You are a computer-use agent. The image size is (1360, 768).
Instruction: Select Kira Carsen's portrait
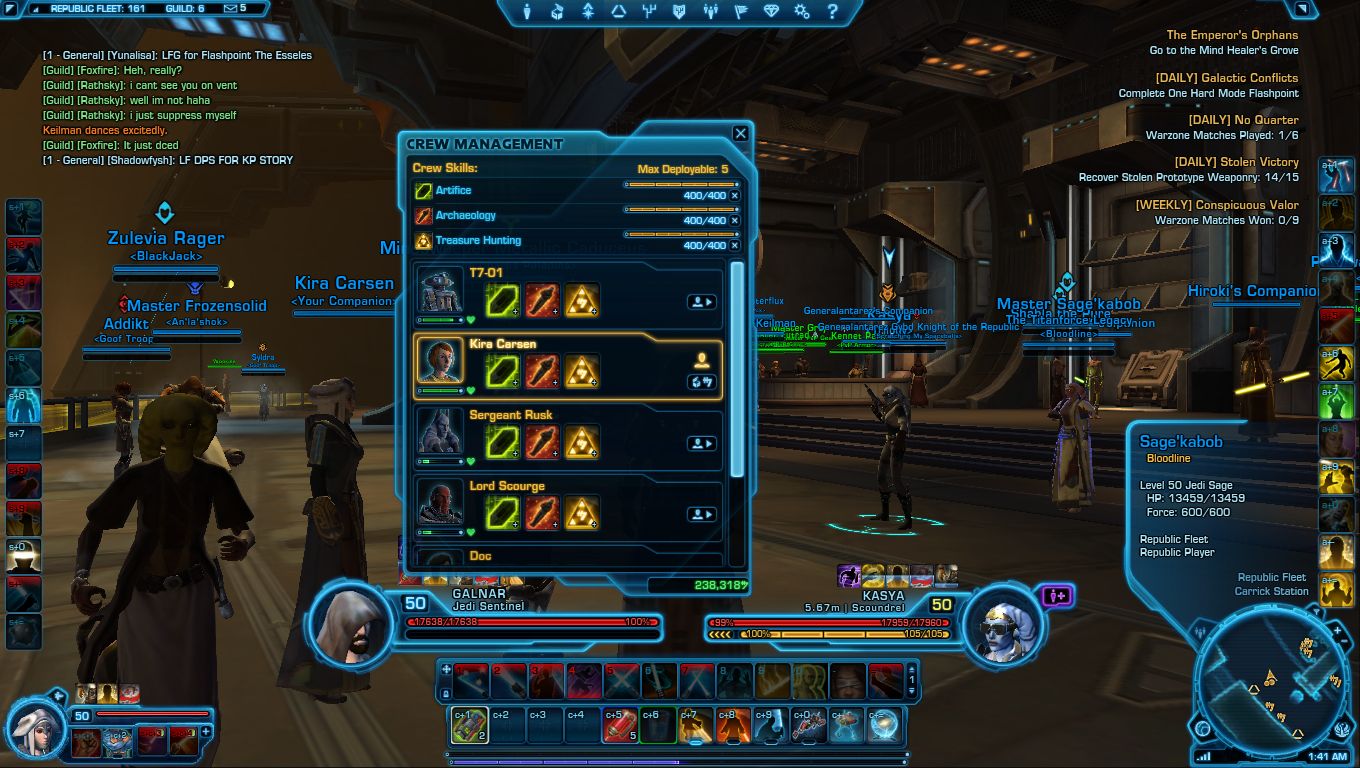(440, 361)
